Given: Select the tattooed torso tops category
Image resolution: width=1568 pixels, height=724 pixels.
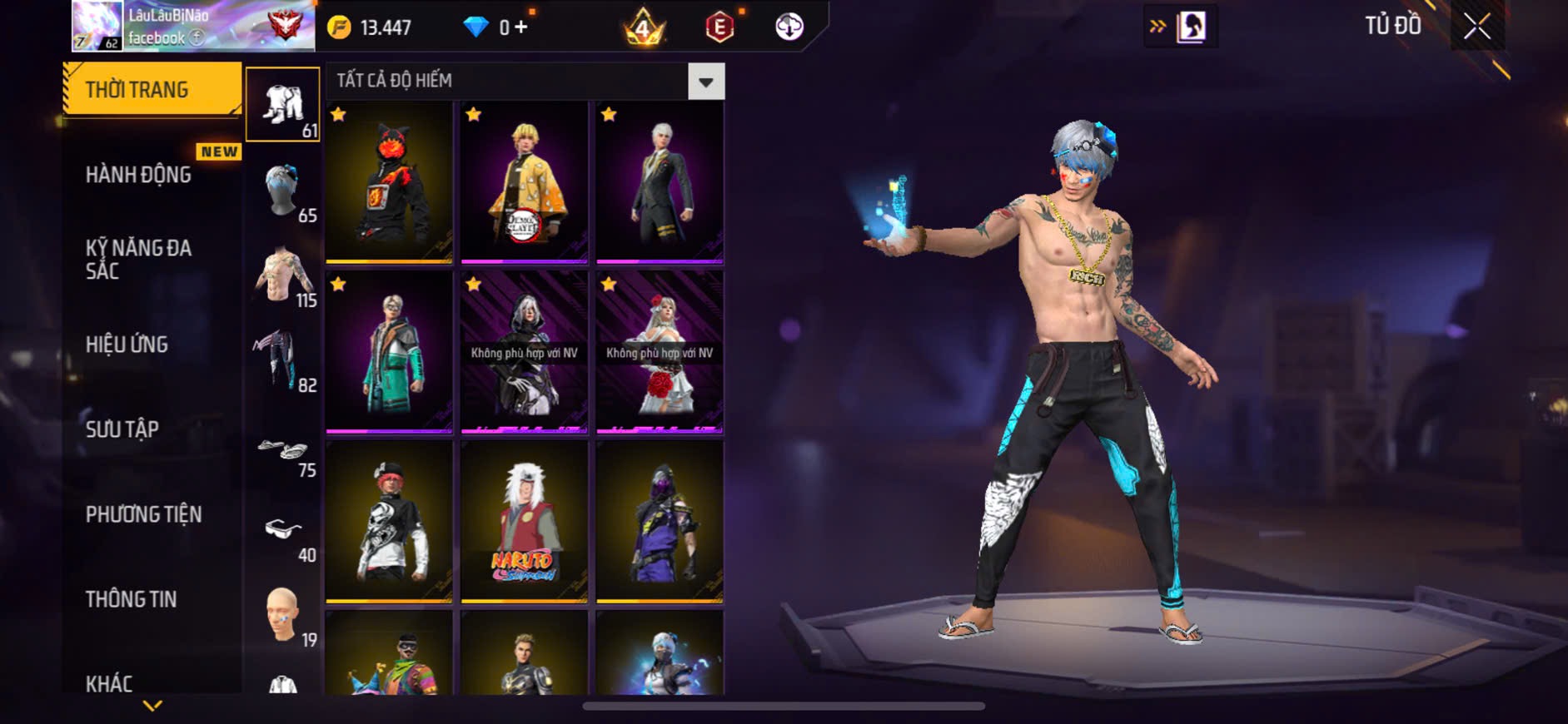Looking at the screenshot, I should coord(283,275).
